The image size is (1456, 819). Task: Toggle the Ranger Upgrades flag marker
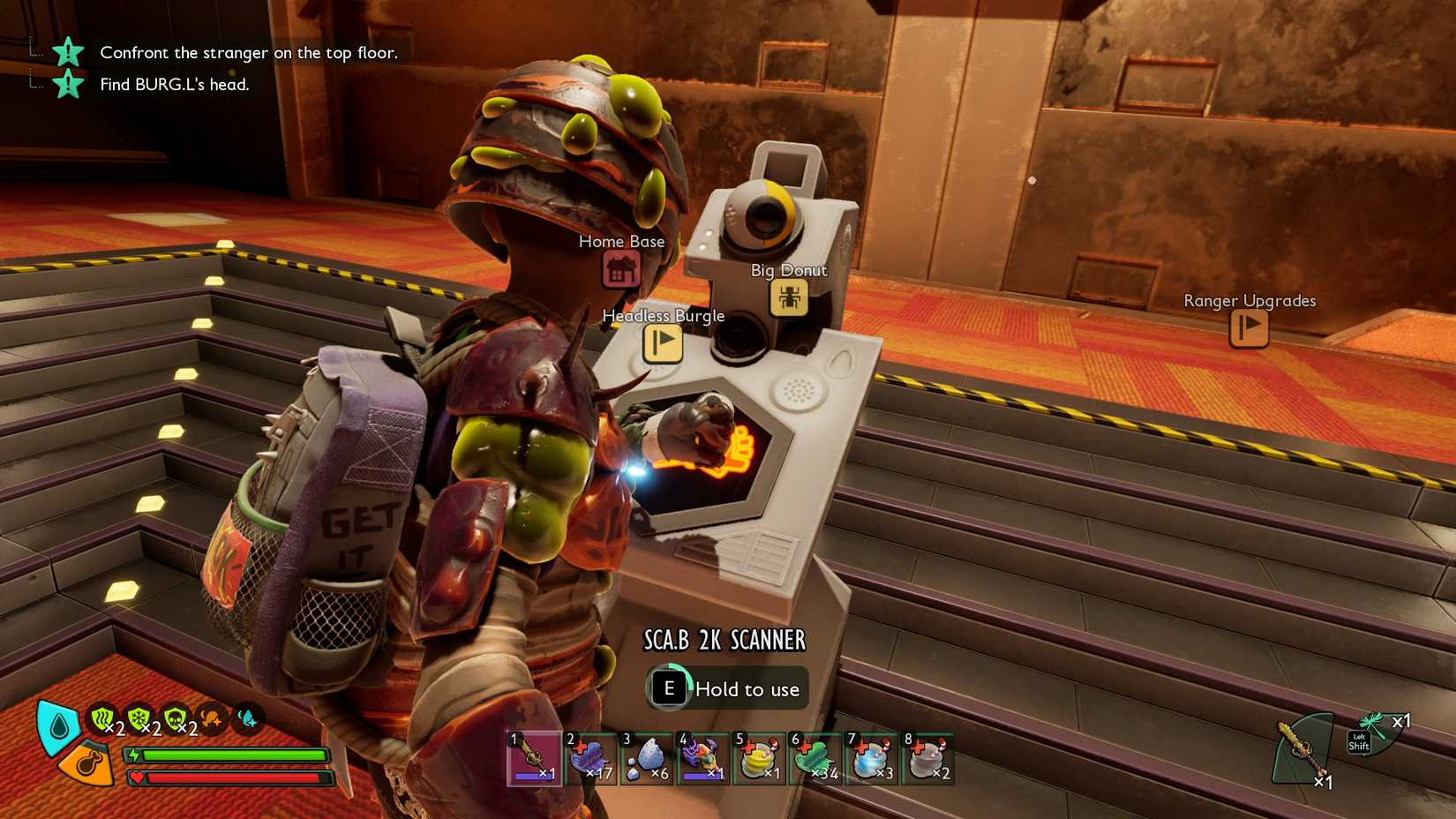point(1249,329)
